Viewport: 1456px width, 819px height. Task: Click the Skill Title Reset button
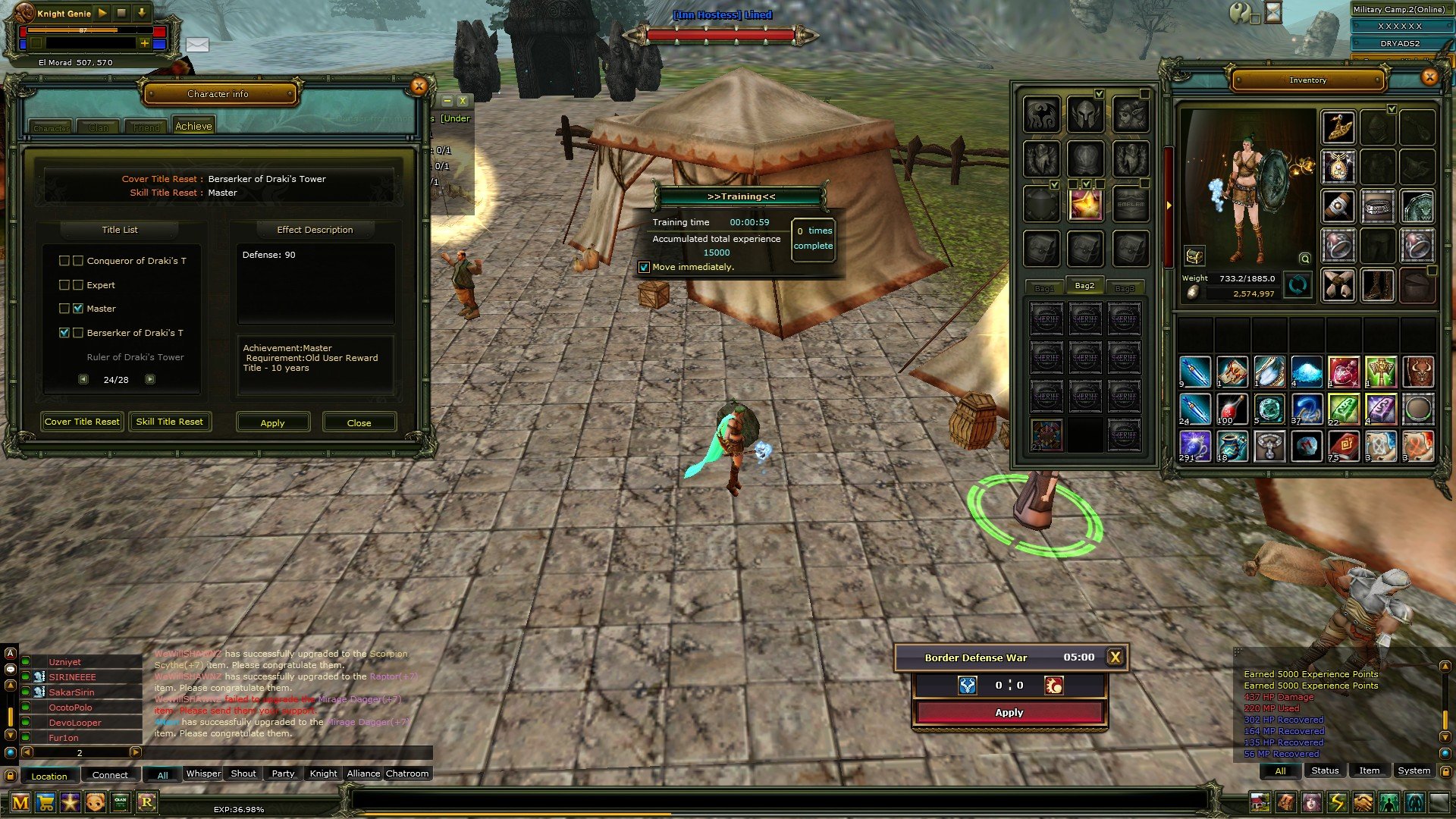(x=169, y=422)
